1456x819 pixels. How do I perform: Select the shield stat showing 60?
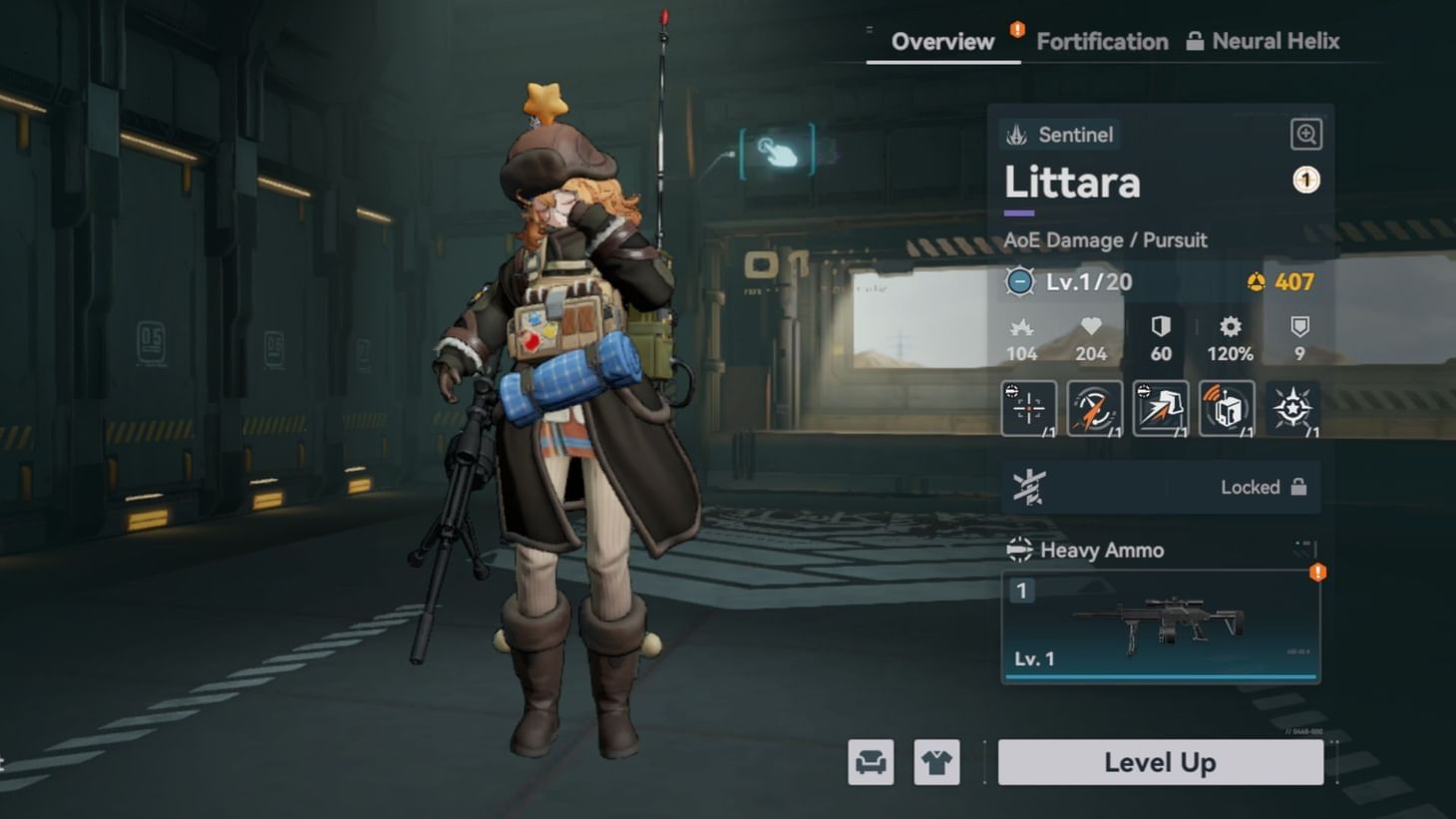[x=1159, y=339]
